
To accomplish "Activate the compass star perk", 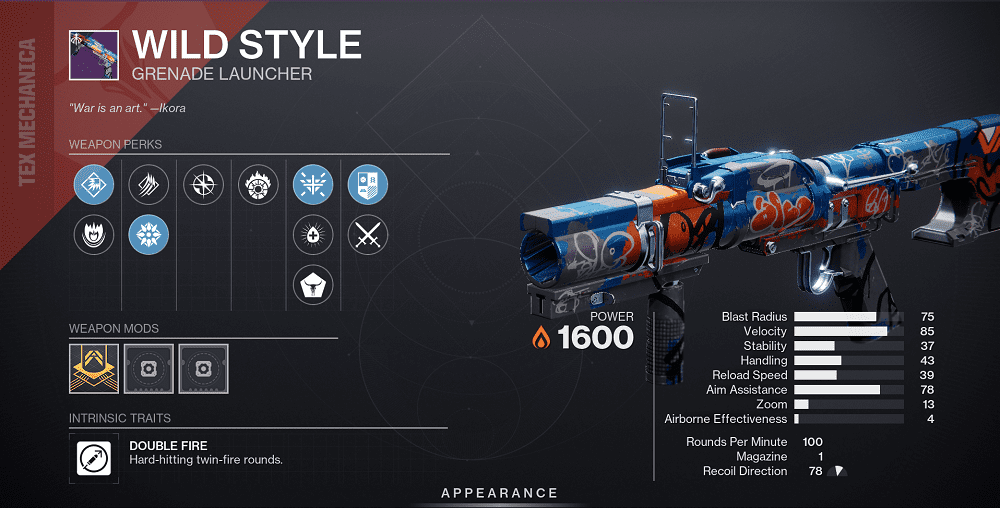I will coord(204,185).
